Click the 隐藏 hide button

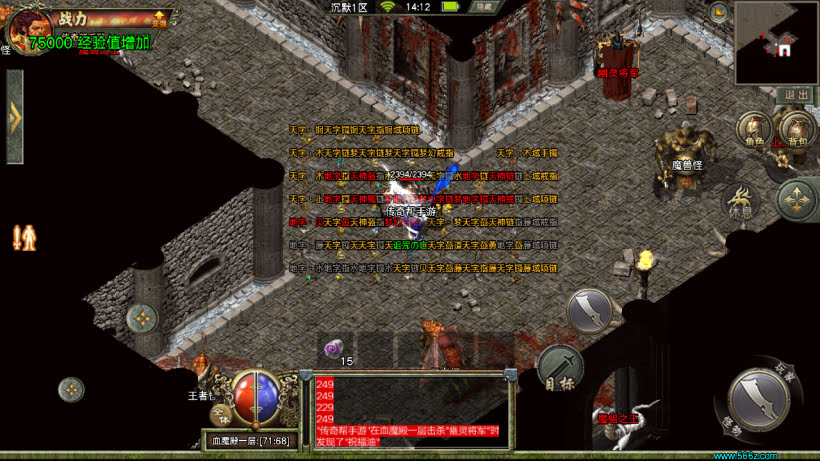(484, 7)
